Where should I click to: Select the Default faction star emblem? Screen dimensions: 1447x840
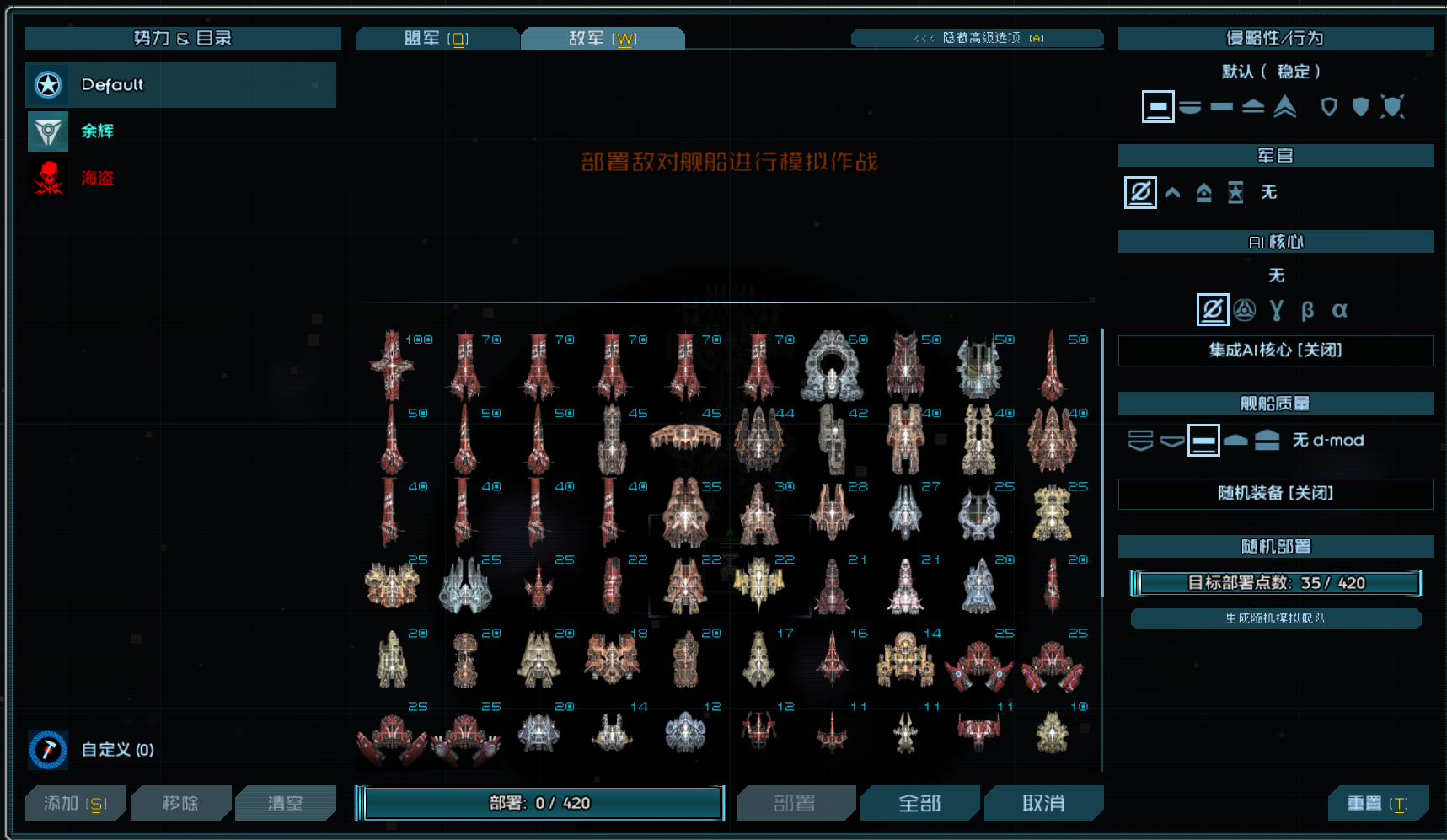coord(48,84)
